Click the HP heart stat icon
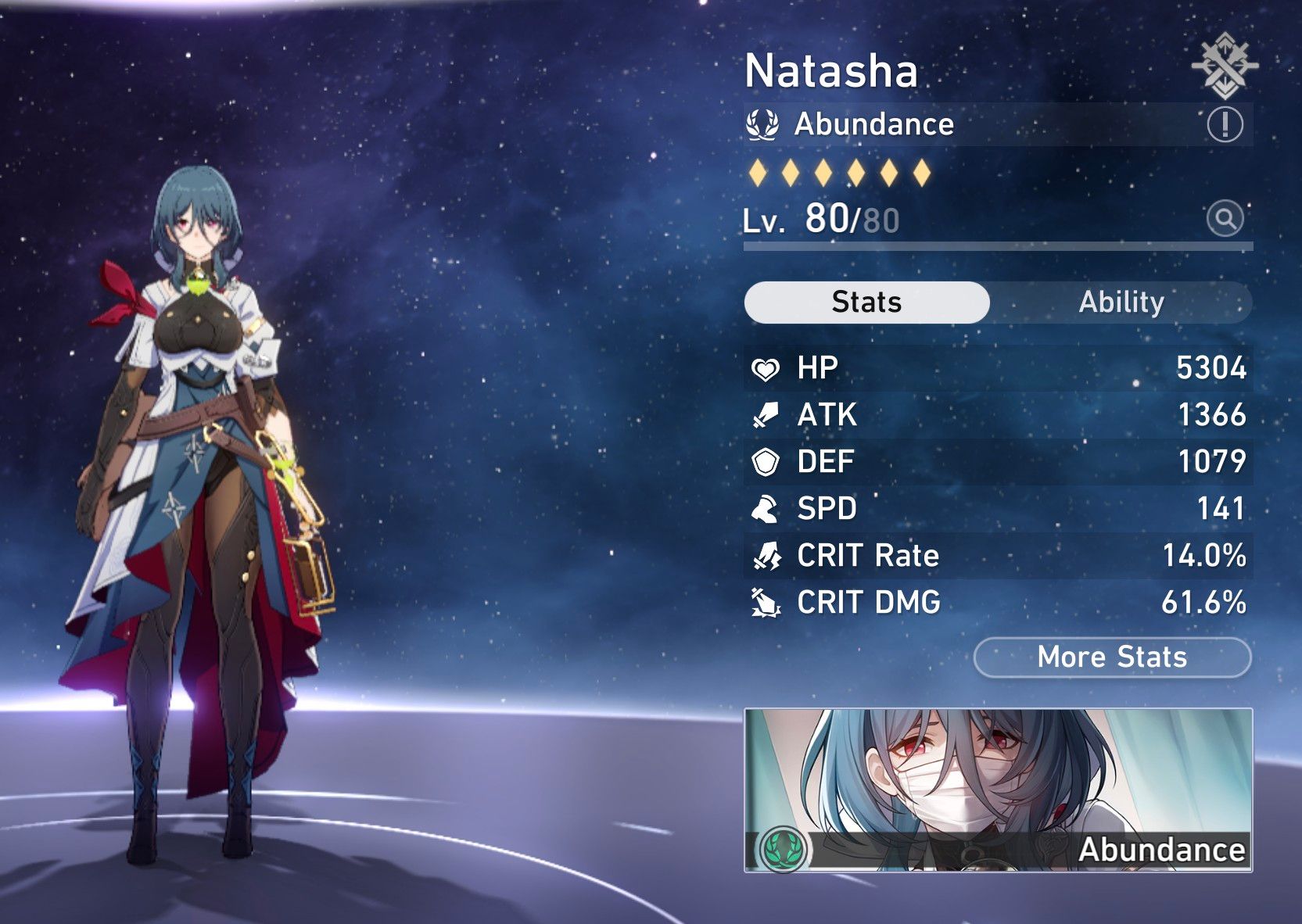Screen dimensions: 1302x924 (x=767, y=367)
